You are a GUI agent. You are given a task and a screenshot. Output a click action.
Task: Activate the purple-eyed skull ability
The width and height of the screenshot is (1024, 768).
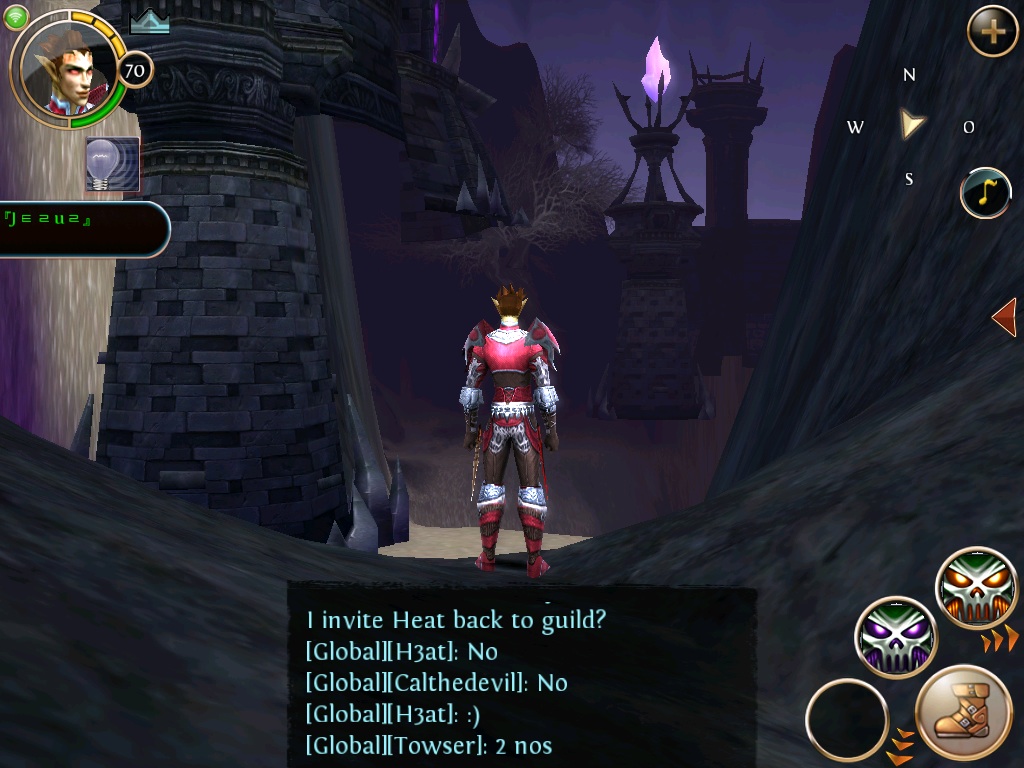tap(895, 637)
